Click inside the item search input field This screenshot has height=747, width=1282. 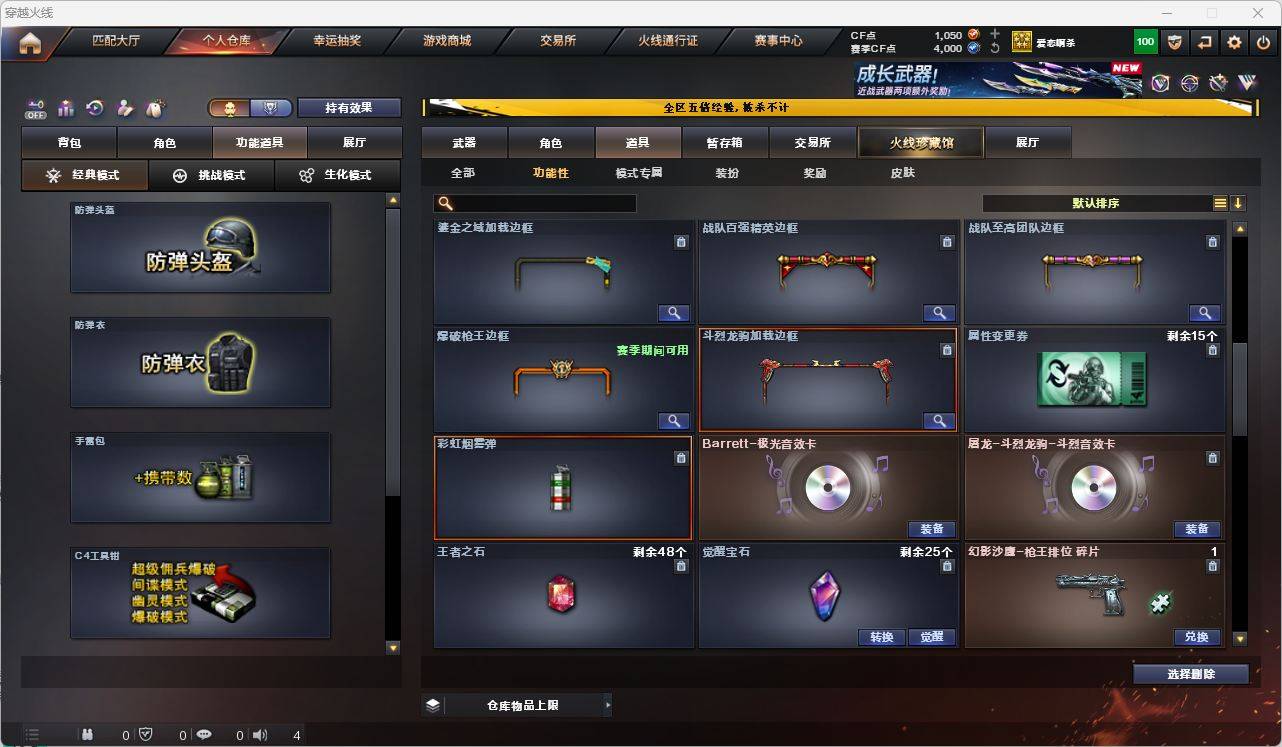(x=540, y=203)
